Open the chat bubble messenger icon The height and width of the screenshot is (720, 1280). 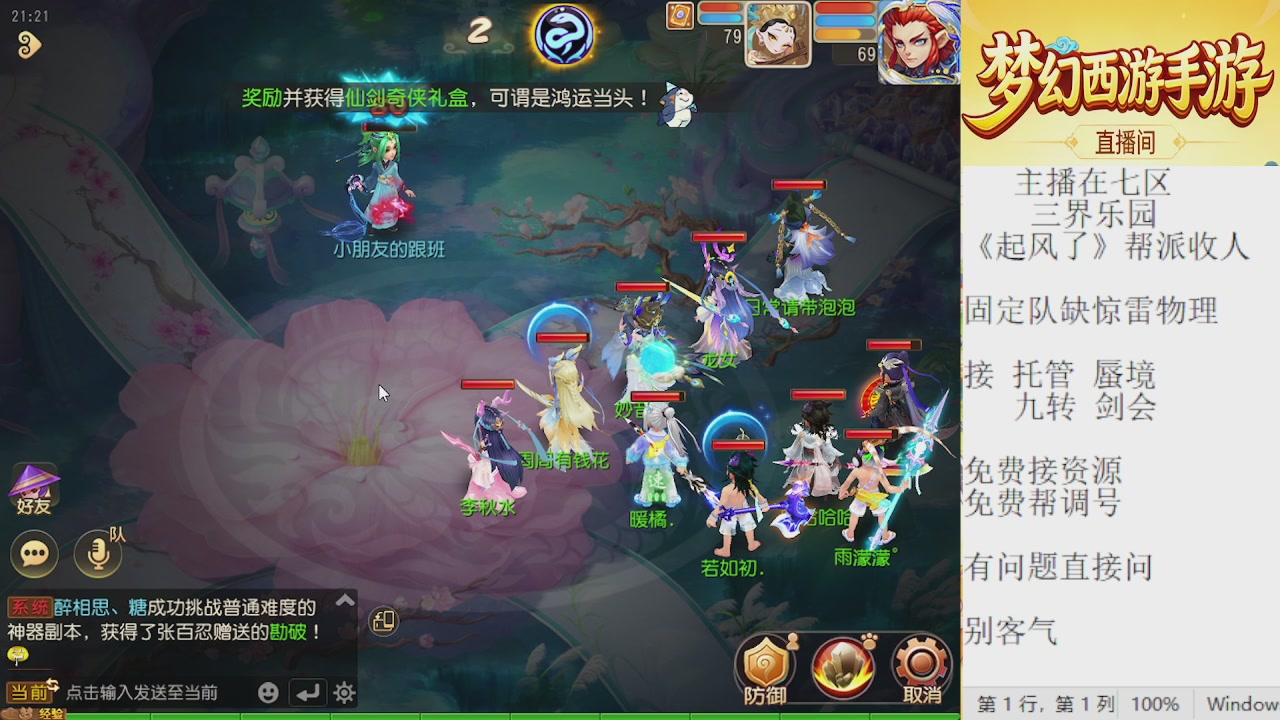tap(34, 554)
